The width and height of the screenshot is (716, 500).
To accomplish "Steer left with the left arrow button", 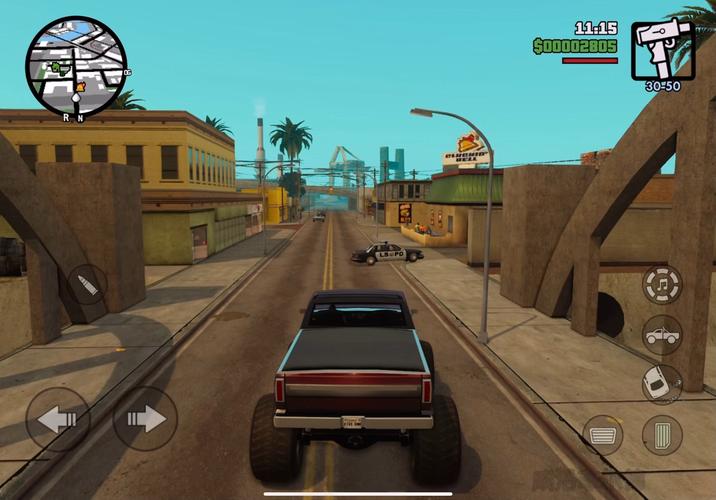I will (57, 419).
